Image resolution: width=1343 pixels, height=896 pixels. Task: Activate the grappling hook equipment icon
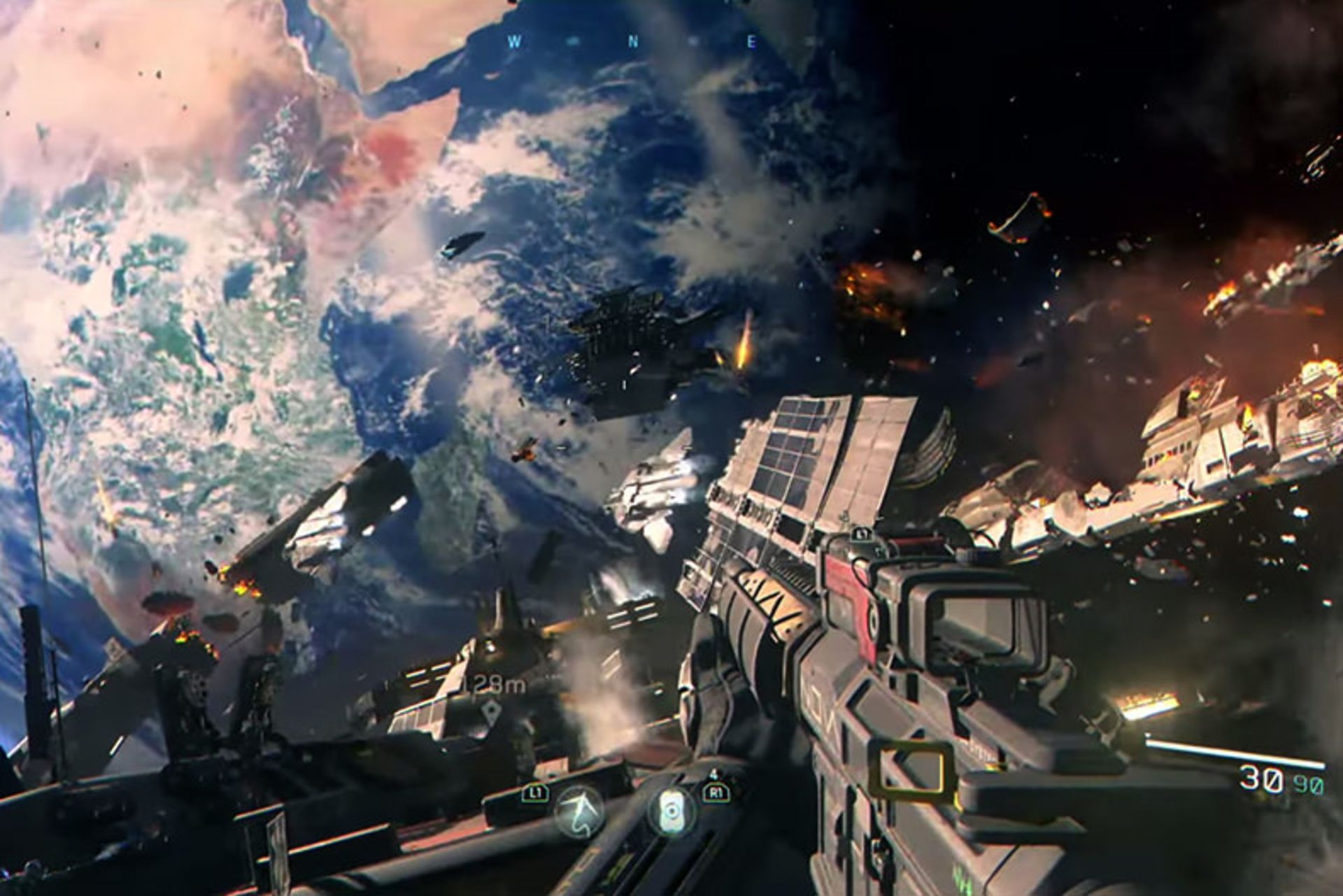[579, 811]
